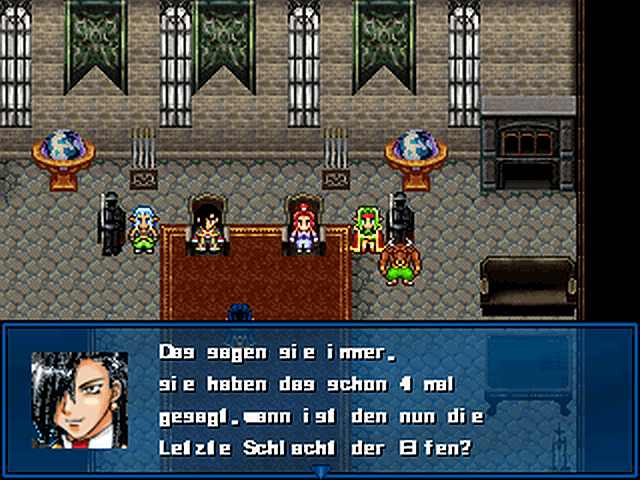Click the dialogue continue arrow
Viewport: 640px width, 480px height.
tap(320, 470)
